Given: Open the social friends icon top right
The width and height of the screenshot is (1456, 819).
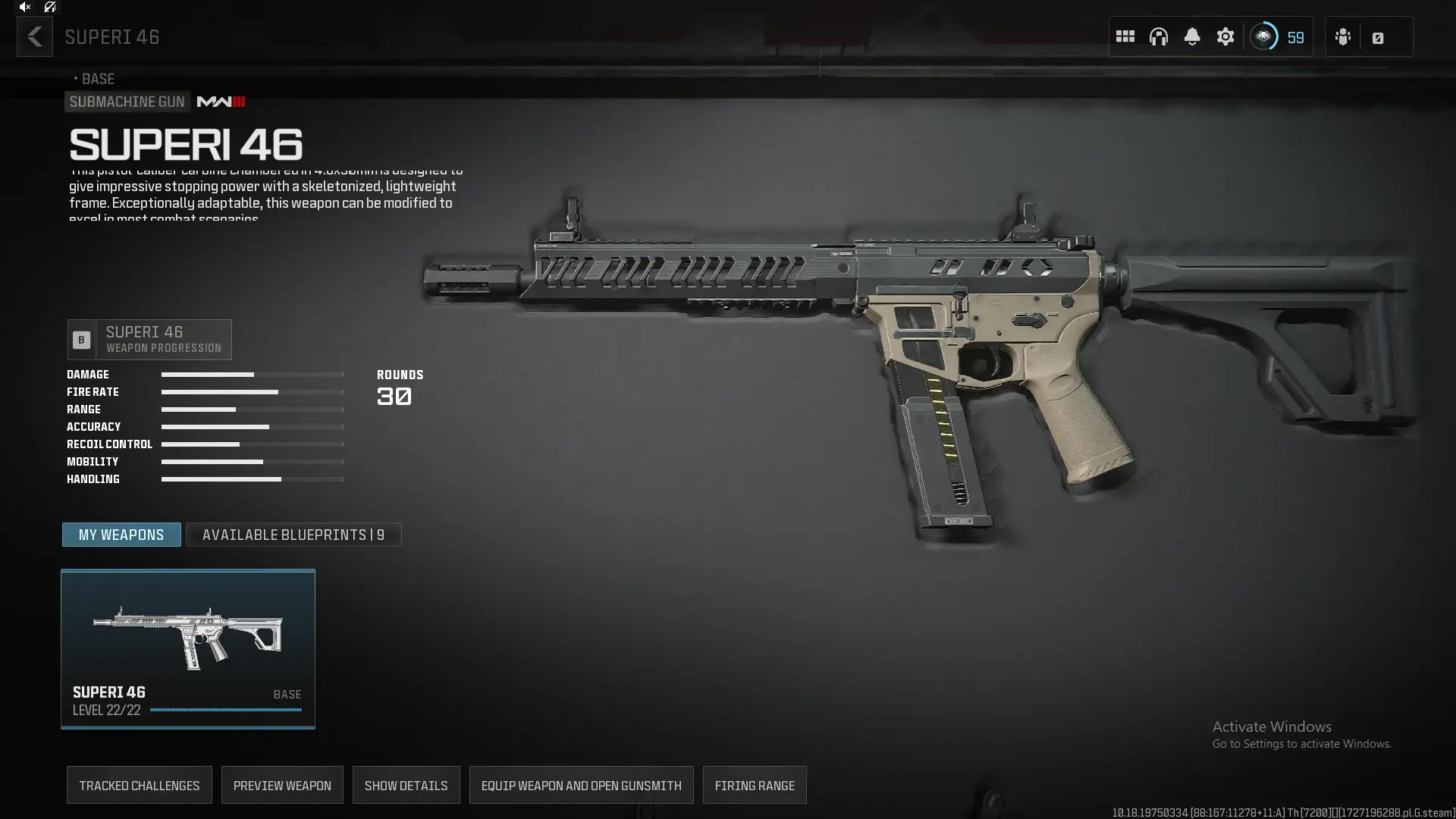Looking at the screenshot, I should pos(1343,36).
